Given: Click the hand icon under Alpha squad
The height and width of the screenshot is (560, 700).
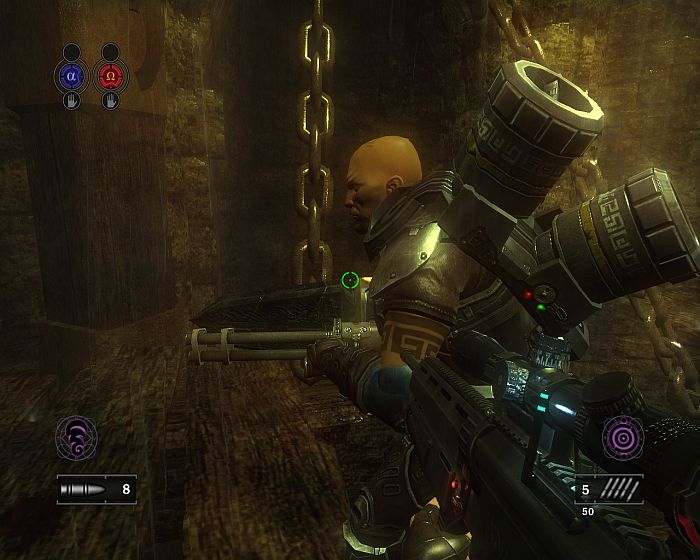Looking at the screenshot, I should 71,100.
